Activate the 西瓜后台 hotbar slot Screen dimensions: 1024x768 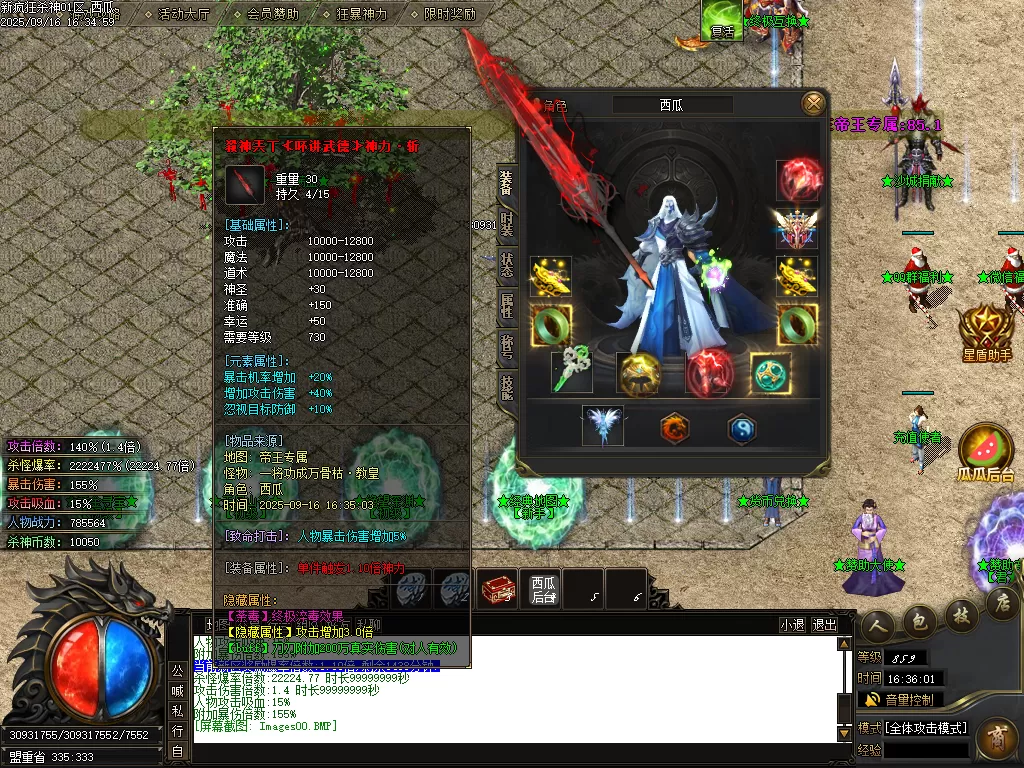543,589
